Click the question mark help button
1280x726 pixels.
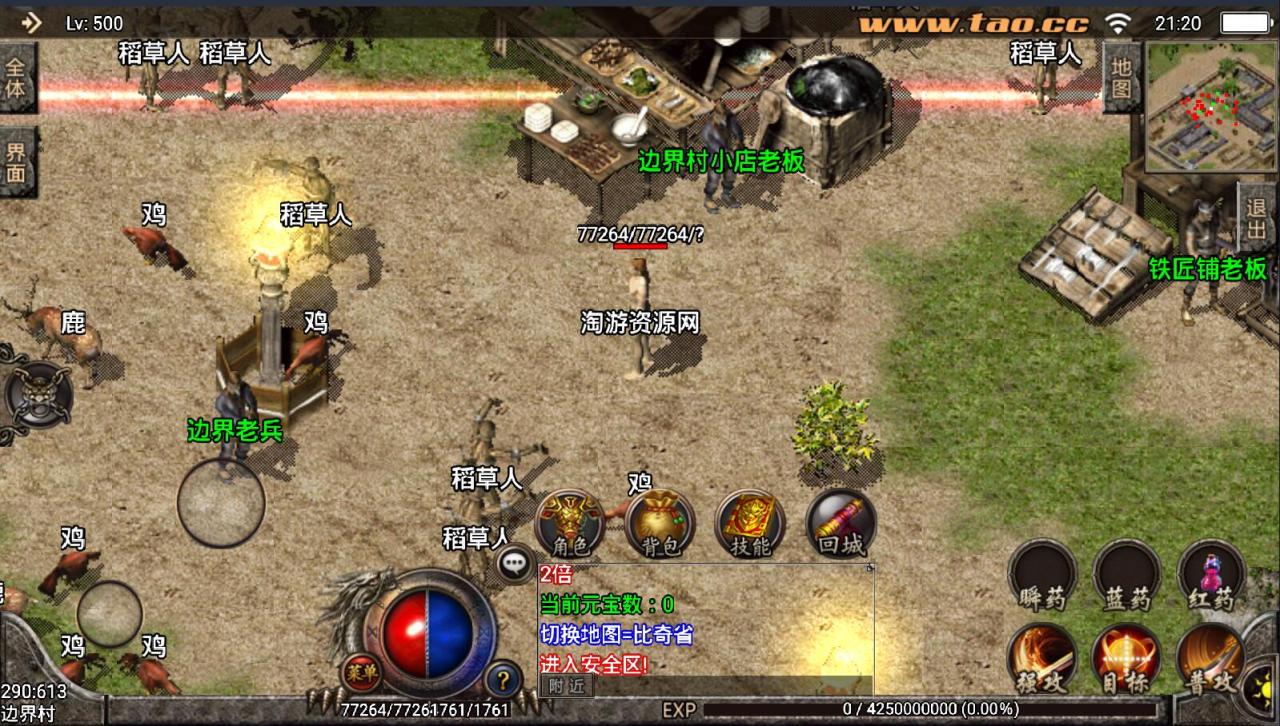[x=503, y=681]
